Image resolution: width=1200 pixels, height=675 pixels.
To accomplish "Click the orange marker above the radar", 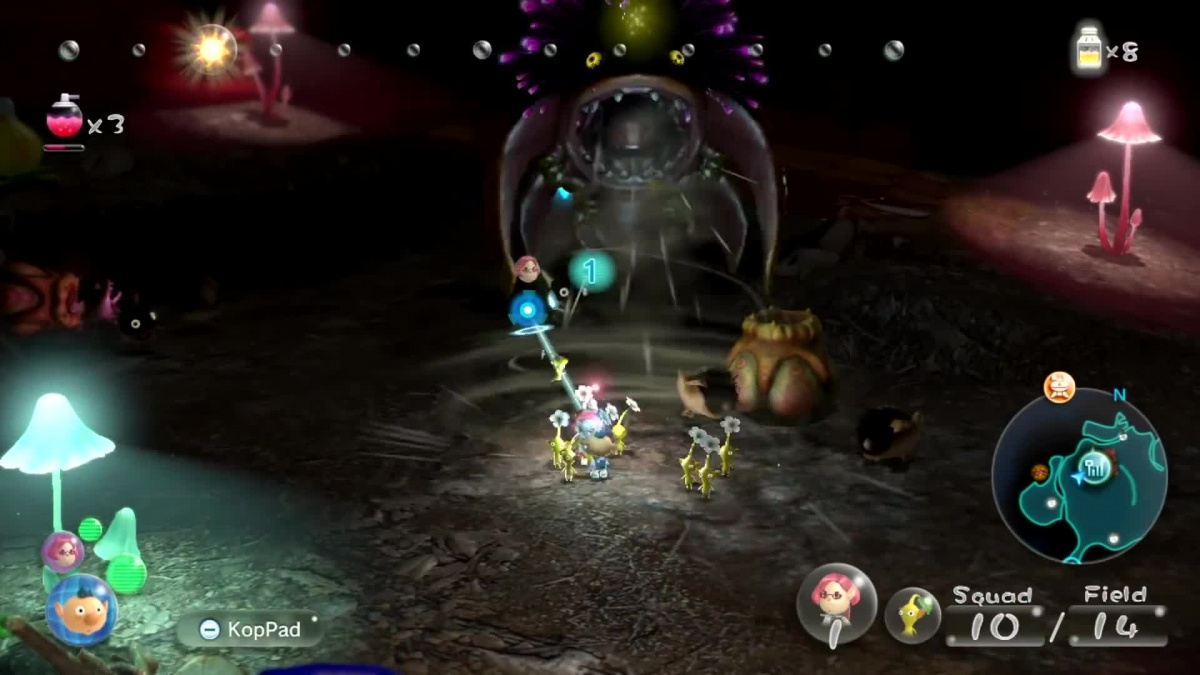I will pos(1058,386).
